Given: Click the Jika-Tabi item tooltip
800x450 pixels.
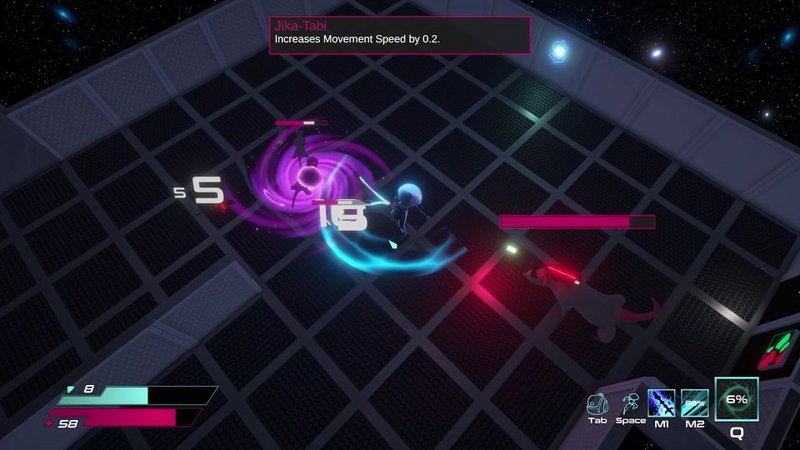Looking at the screenshot, I should [399, 34].
